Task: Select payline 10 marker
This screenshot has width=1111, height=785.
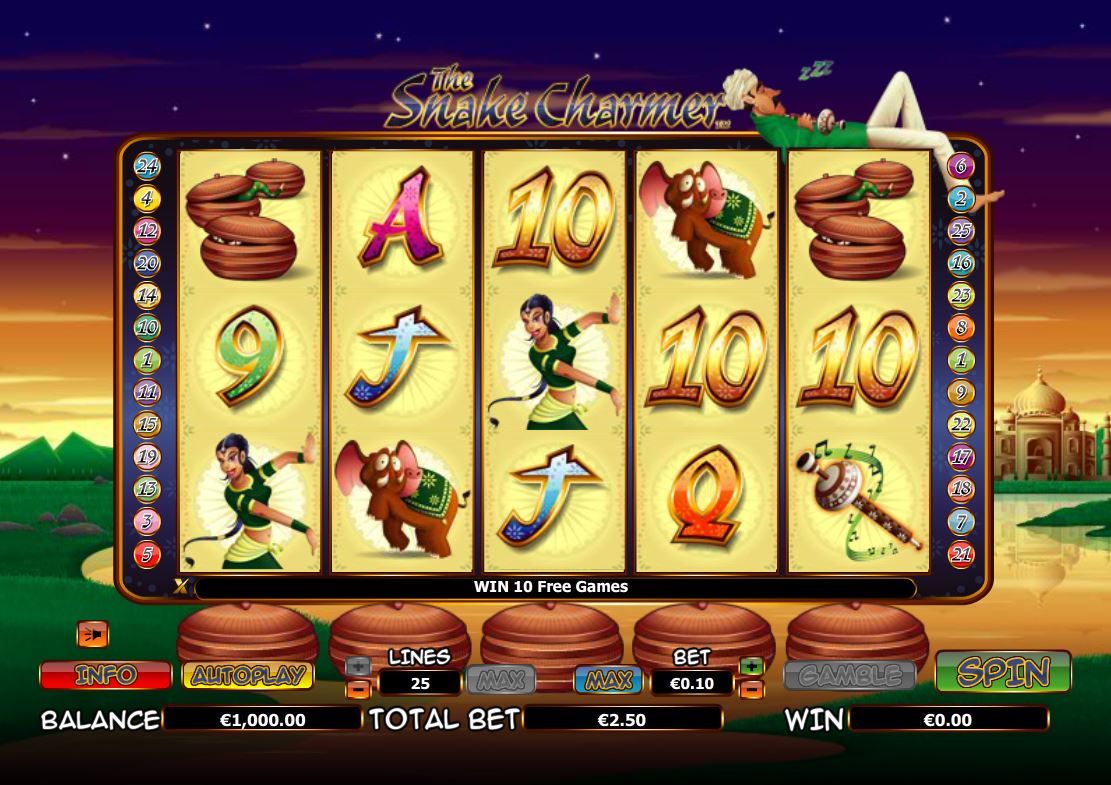Action: (x=147, y=328)
